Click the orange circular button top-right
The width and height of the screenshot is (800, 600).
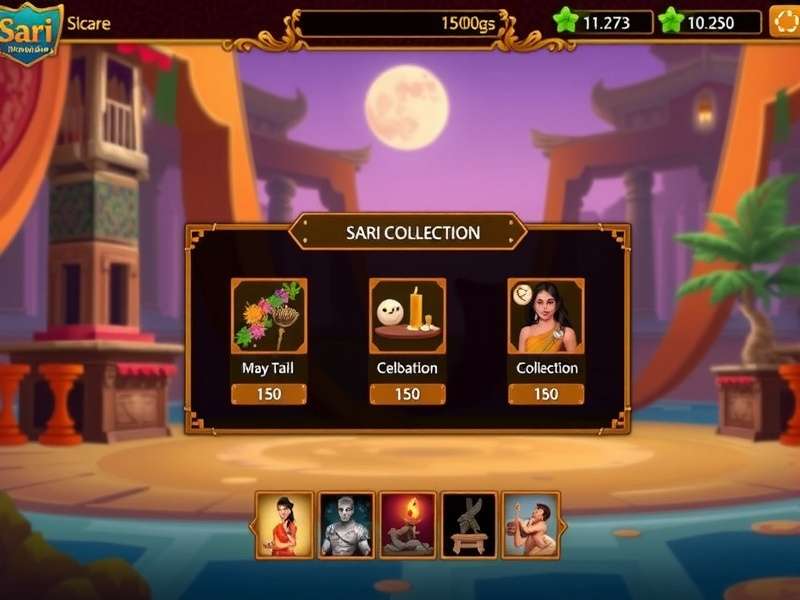coord(783,21)
